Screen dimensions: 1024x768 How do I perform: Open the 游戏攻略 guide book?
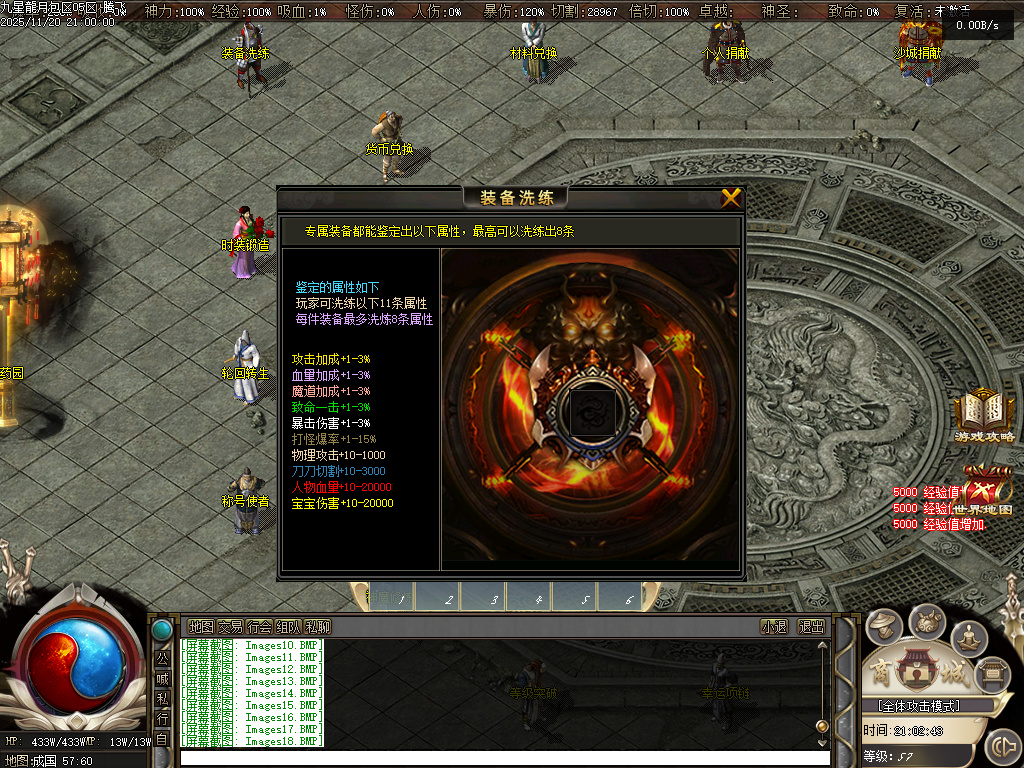pos(983,415)
